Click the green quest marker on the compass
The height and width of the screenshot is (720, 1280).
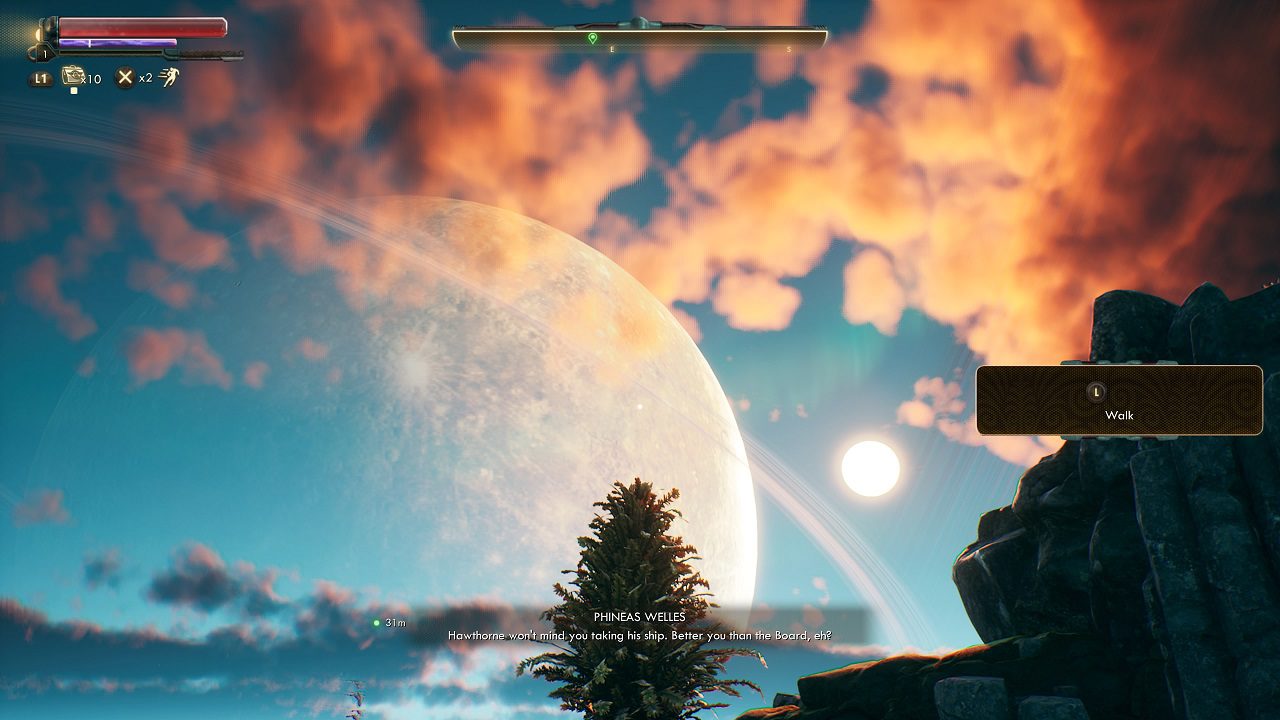point(593,38)
